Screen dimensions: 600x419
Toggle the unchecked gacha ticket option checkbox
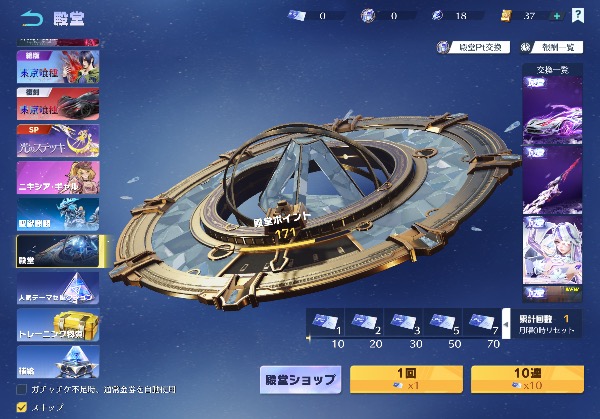[x=22, y=388]
